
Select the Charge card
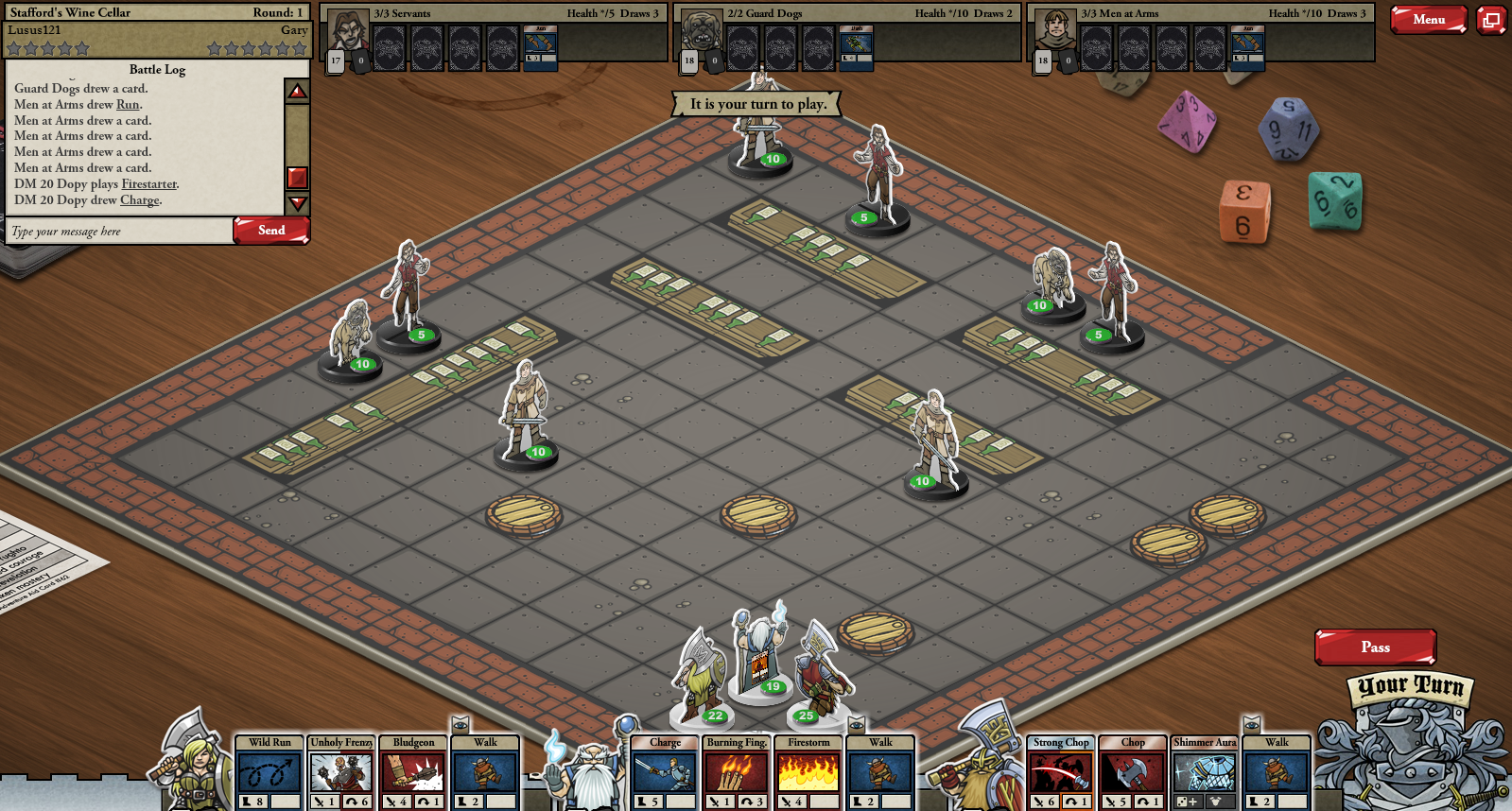tap(665, 772)
